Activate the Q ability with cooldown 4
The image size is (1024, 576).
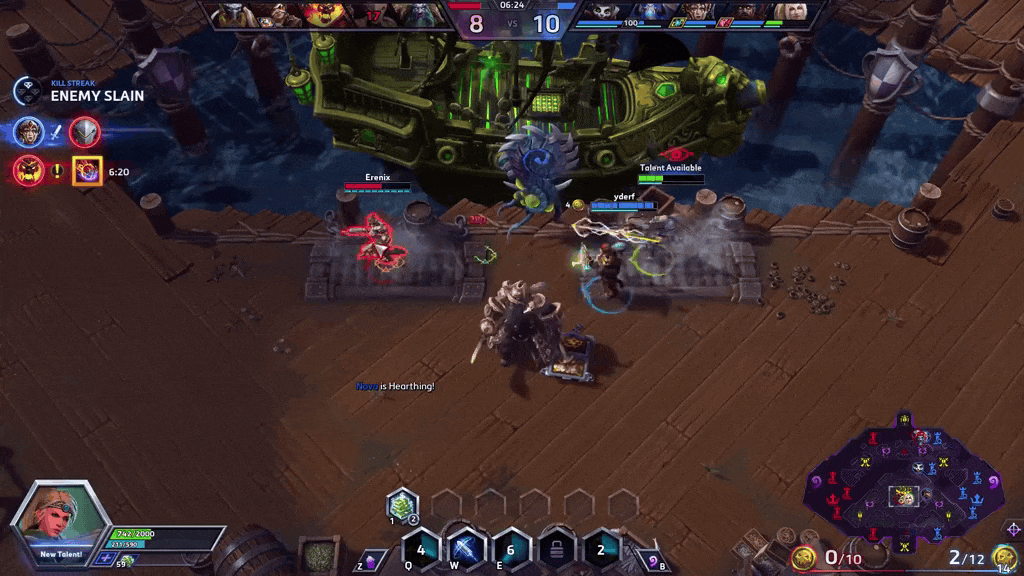(421, 550)
